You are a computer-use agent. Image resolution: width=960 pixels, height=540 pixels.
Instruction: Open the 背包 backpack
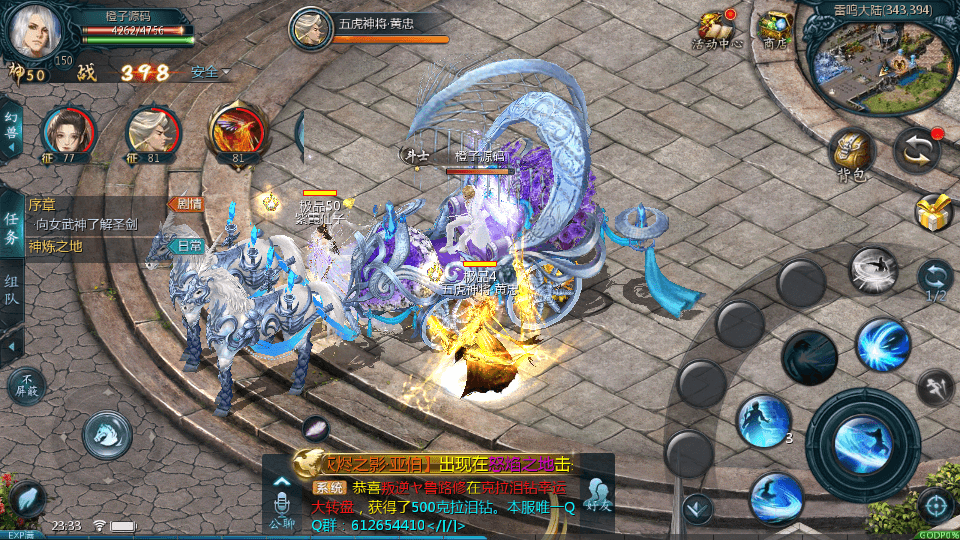[x=852, y=153]
